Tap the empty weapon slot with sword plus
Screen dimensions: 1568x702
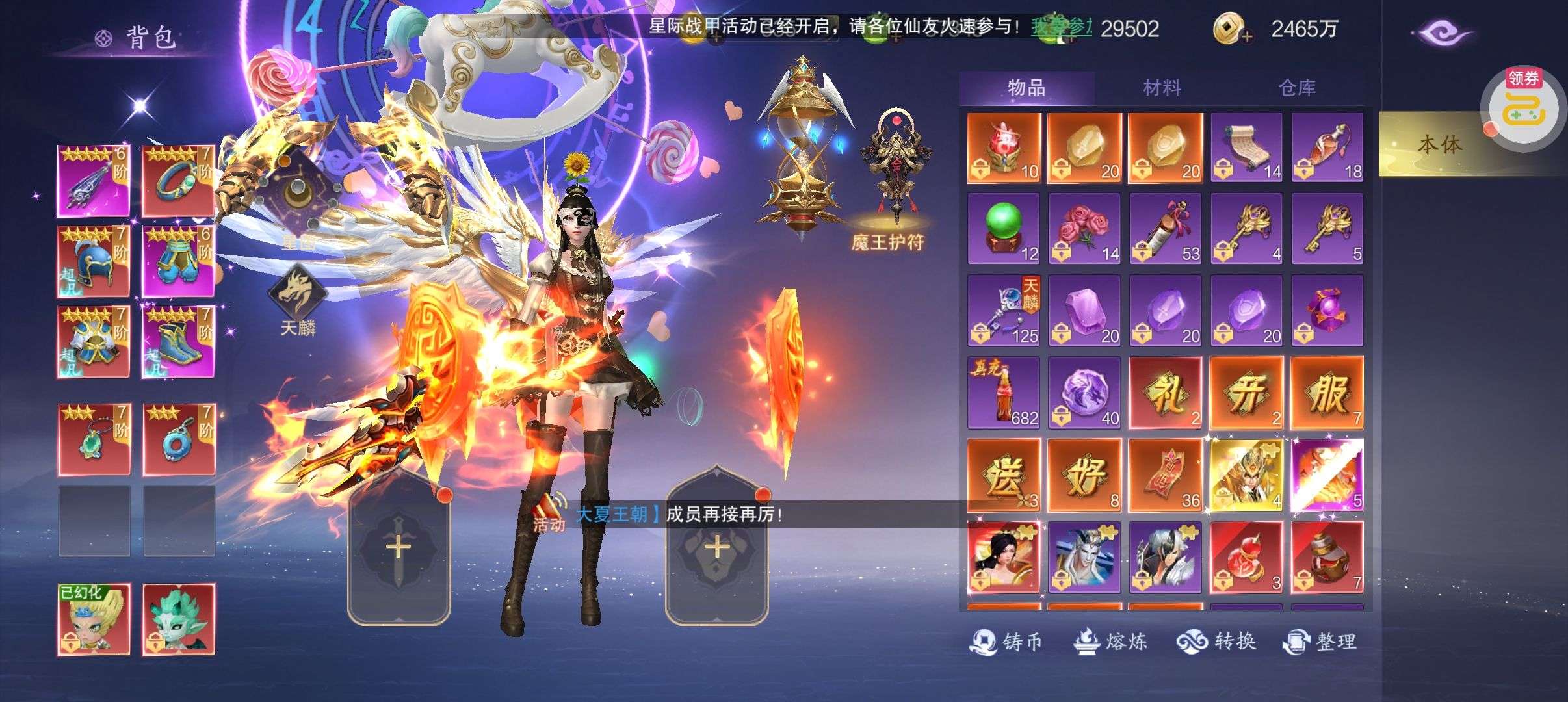pyautogui.click(x=399, y=548)
